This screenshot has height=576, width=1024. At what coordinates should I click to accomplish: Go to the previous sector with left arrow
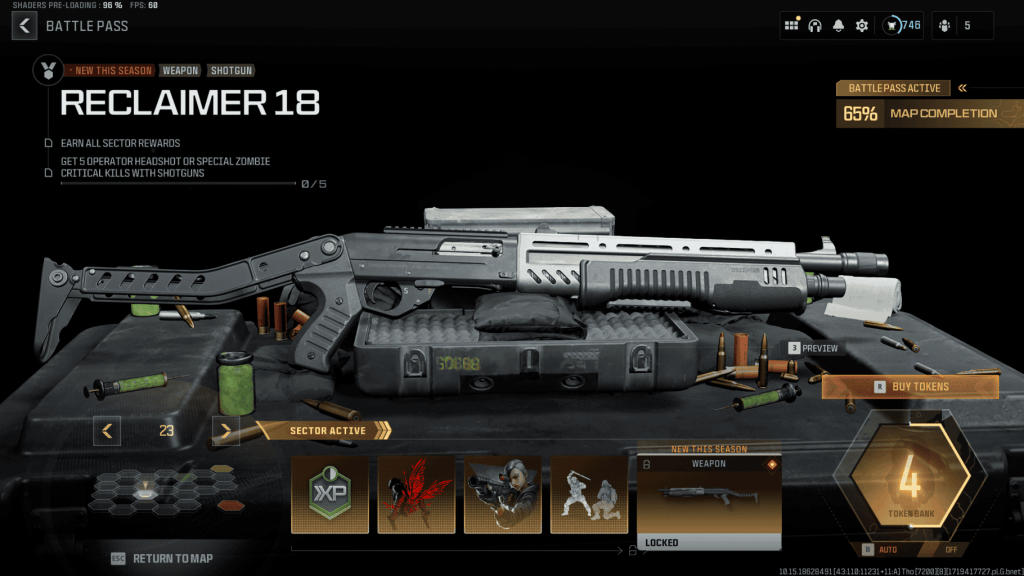point(107,431)
